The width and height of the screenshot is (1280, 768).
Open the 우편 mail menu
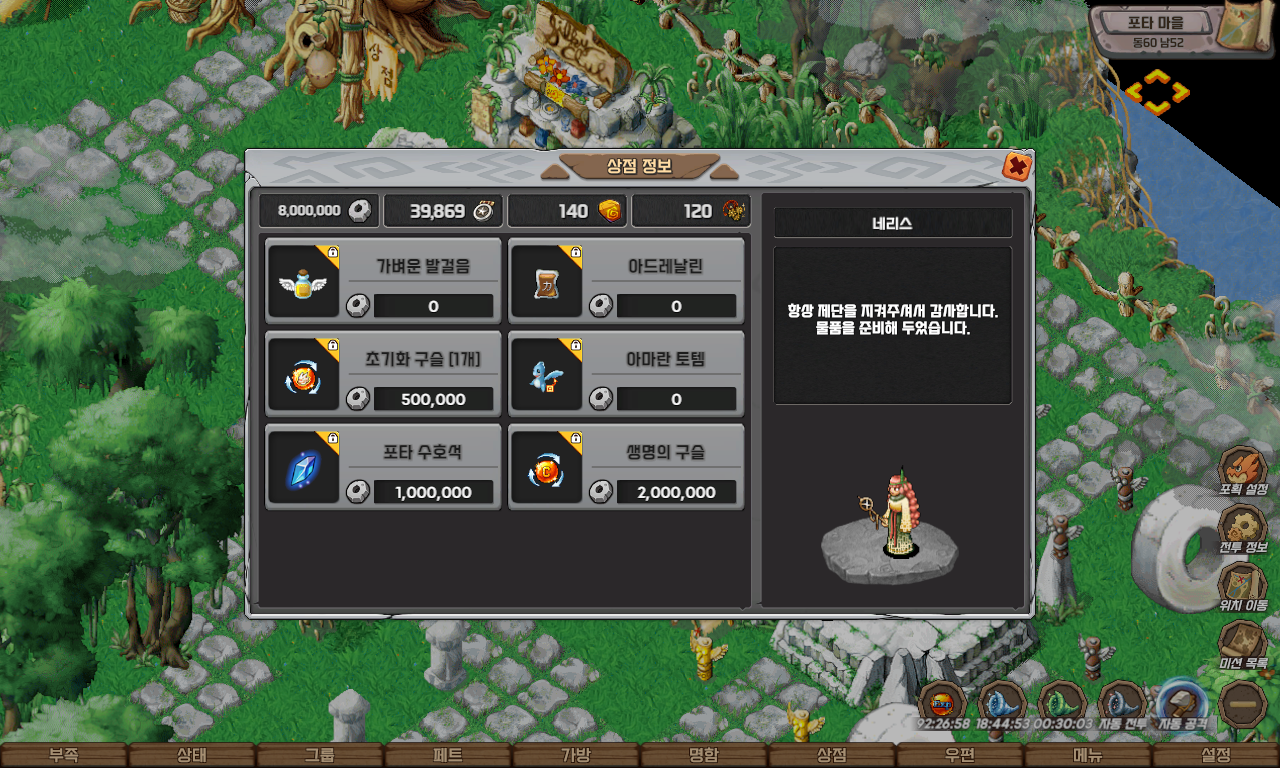[x=959, y=756]
